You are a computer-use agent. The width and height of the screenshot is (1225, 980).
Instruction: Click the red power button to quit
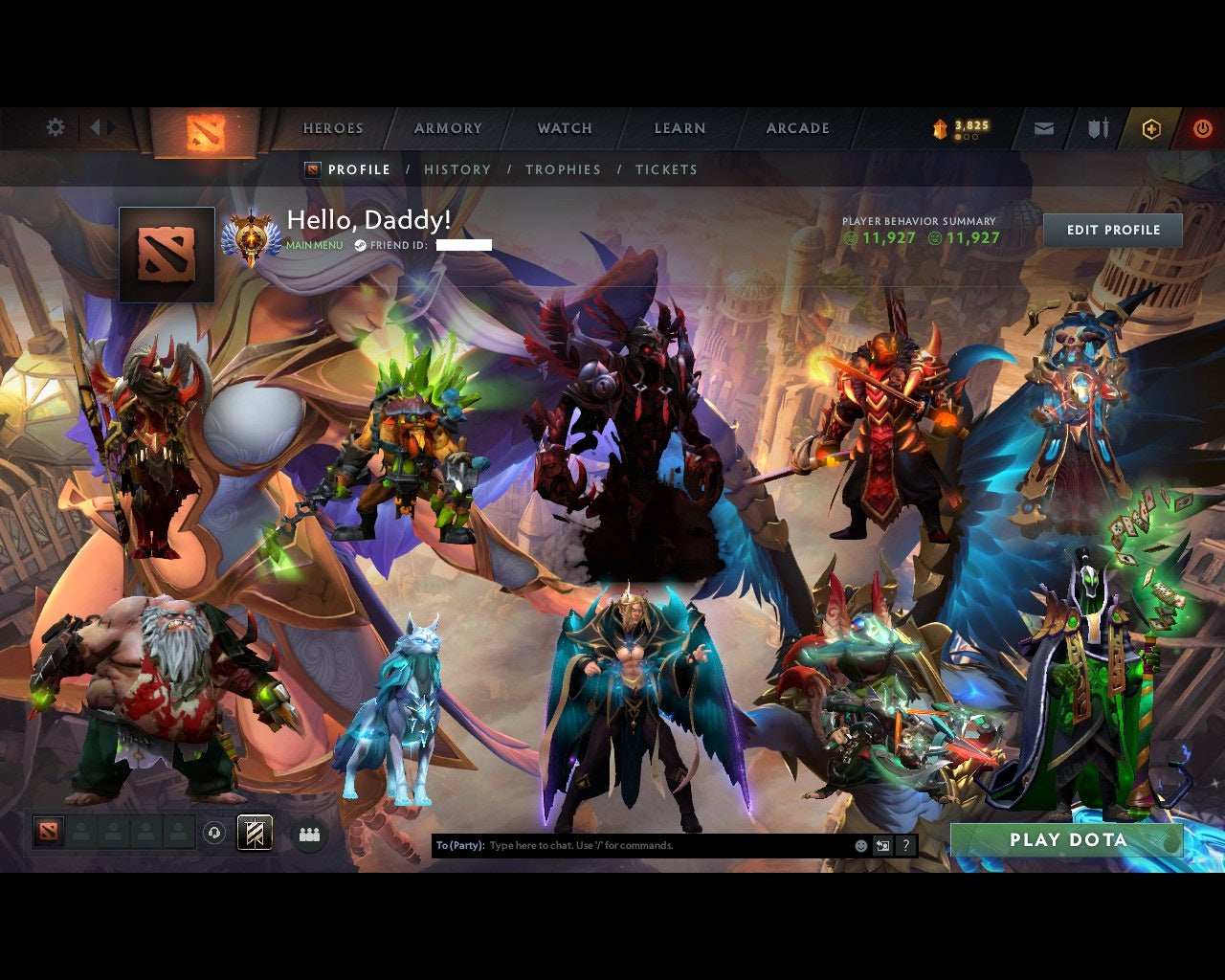pyautogui.click(x=1202, y=127)
